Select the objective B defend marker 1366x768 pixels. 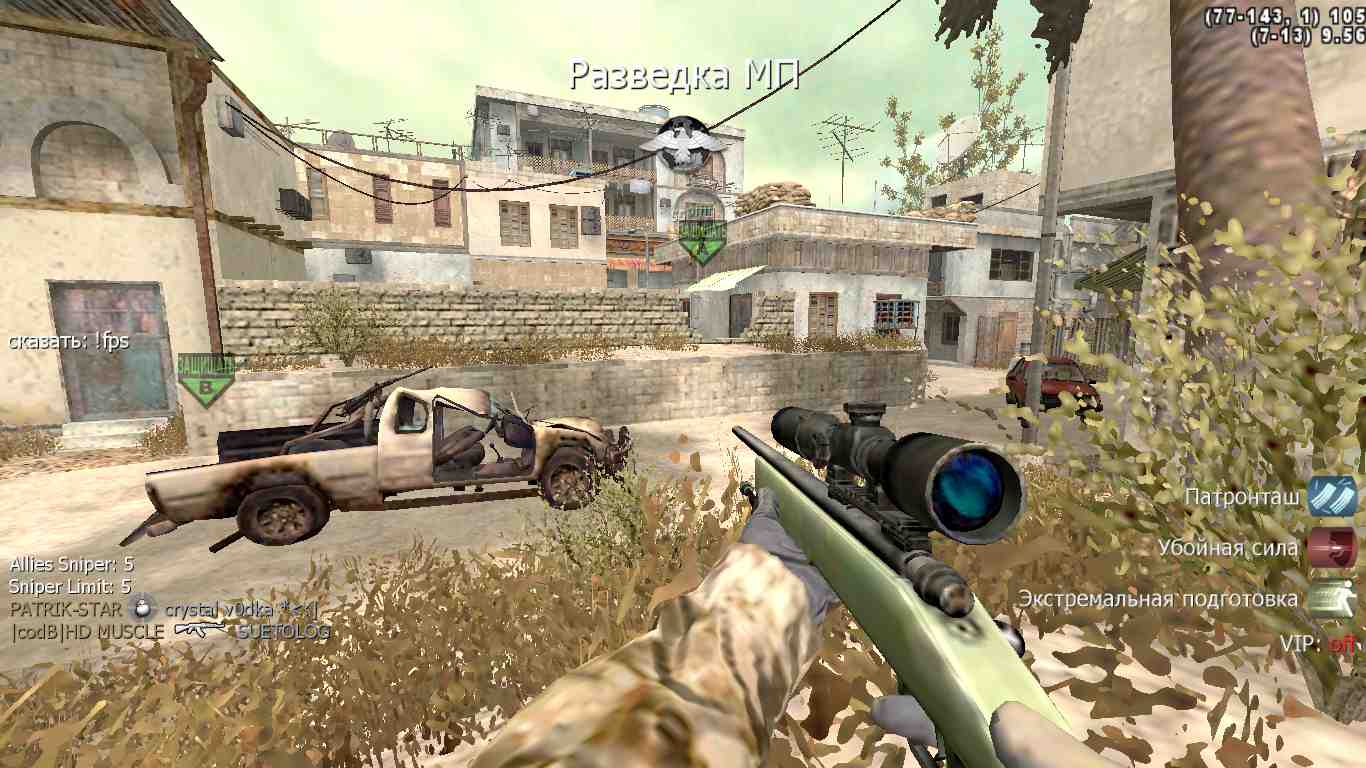click(x=206, y=380)
